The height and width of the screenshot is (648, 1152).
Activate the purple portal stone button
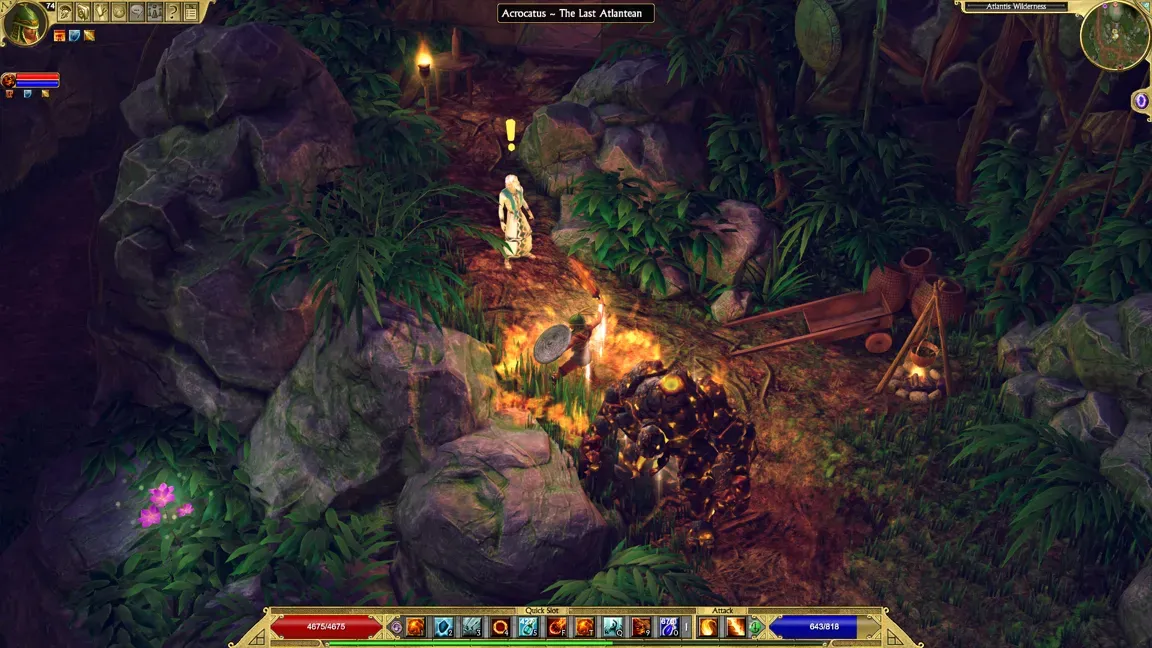(x=1141, y=101)
